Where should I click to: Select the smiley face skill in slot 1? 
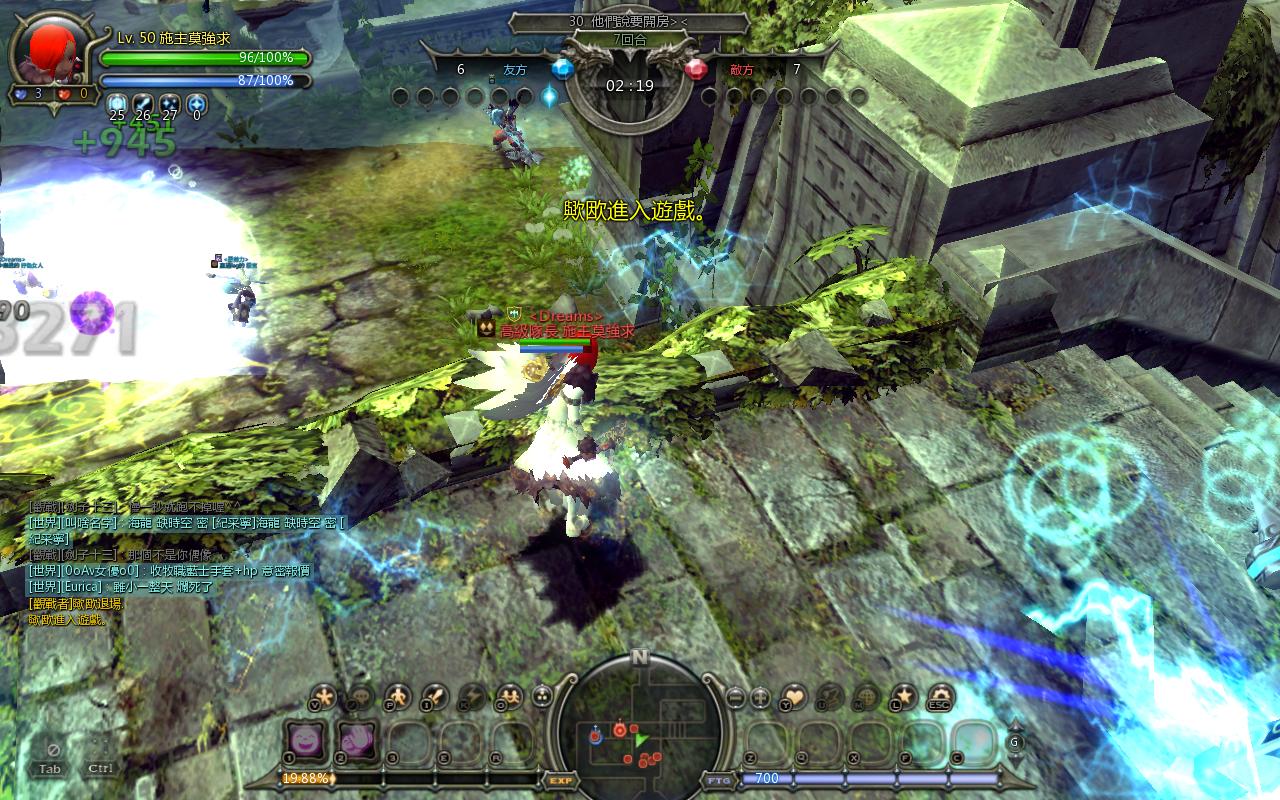304,741
